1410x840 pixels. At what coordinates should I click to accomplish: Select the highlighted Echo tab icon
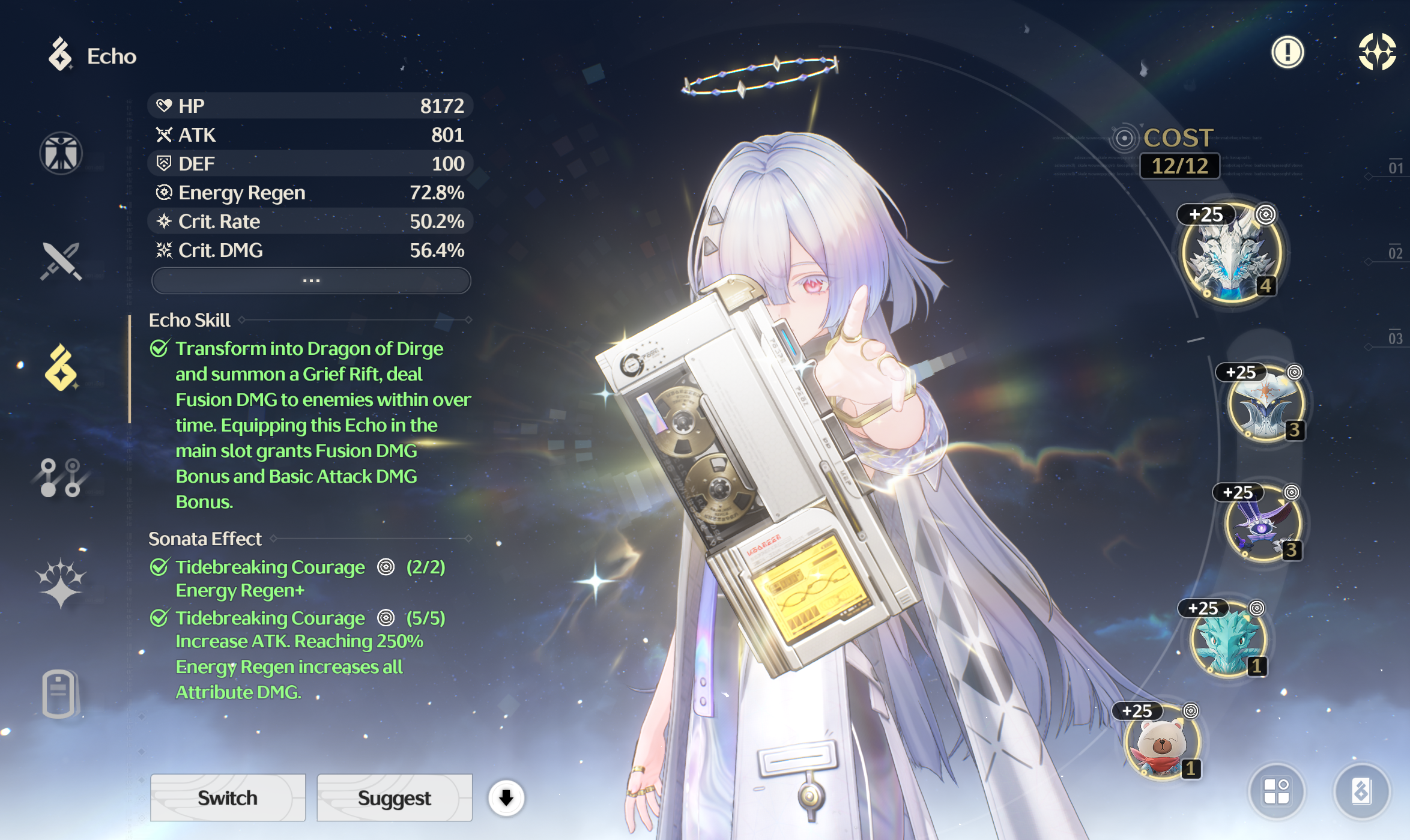coord(61,367)
